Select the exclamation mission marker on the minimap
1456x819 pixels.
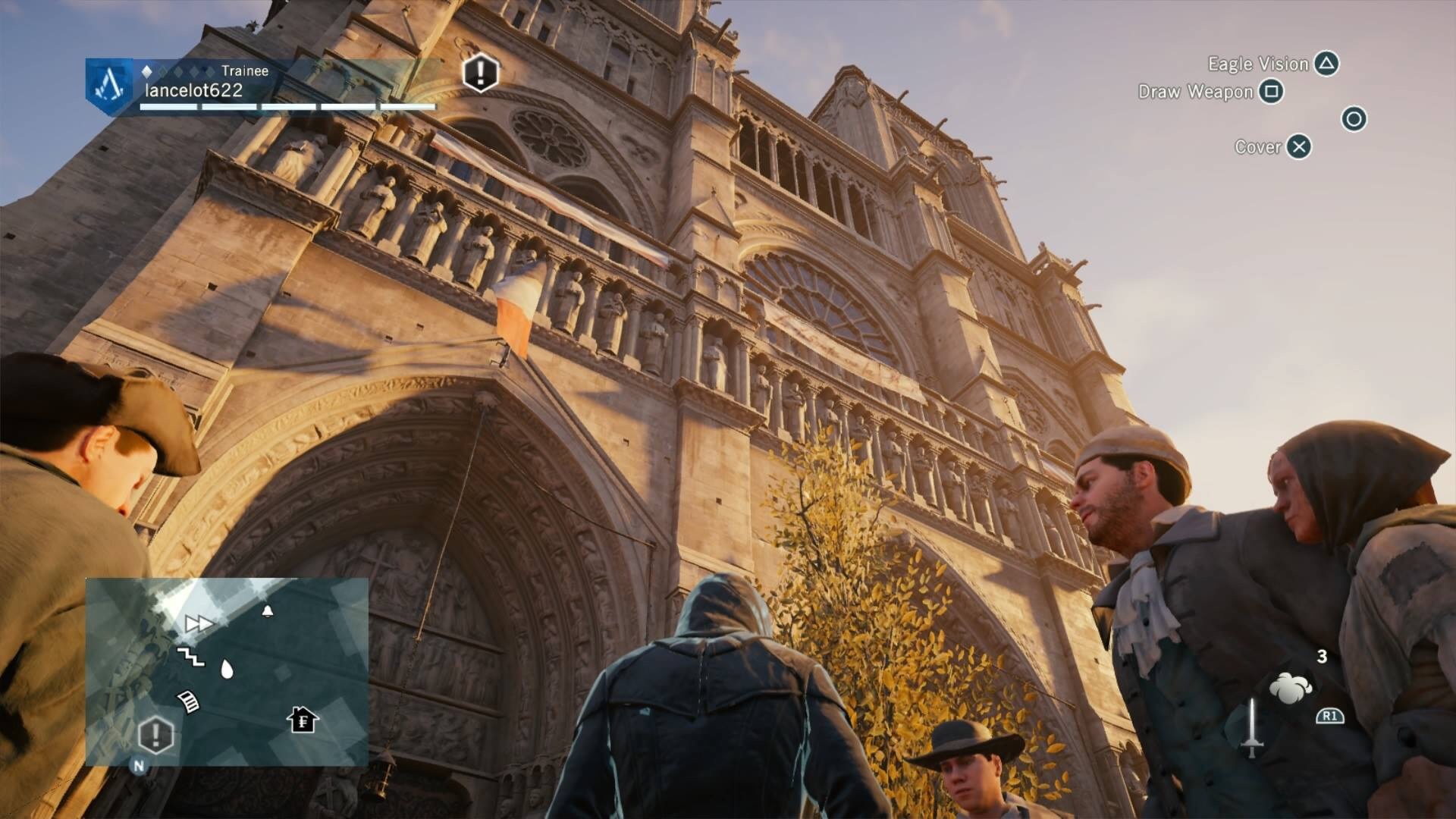click(x=156, y=734)
